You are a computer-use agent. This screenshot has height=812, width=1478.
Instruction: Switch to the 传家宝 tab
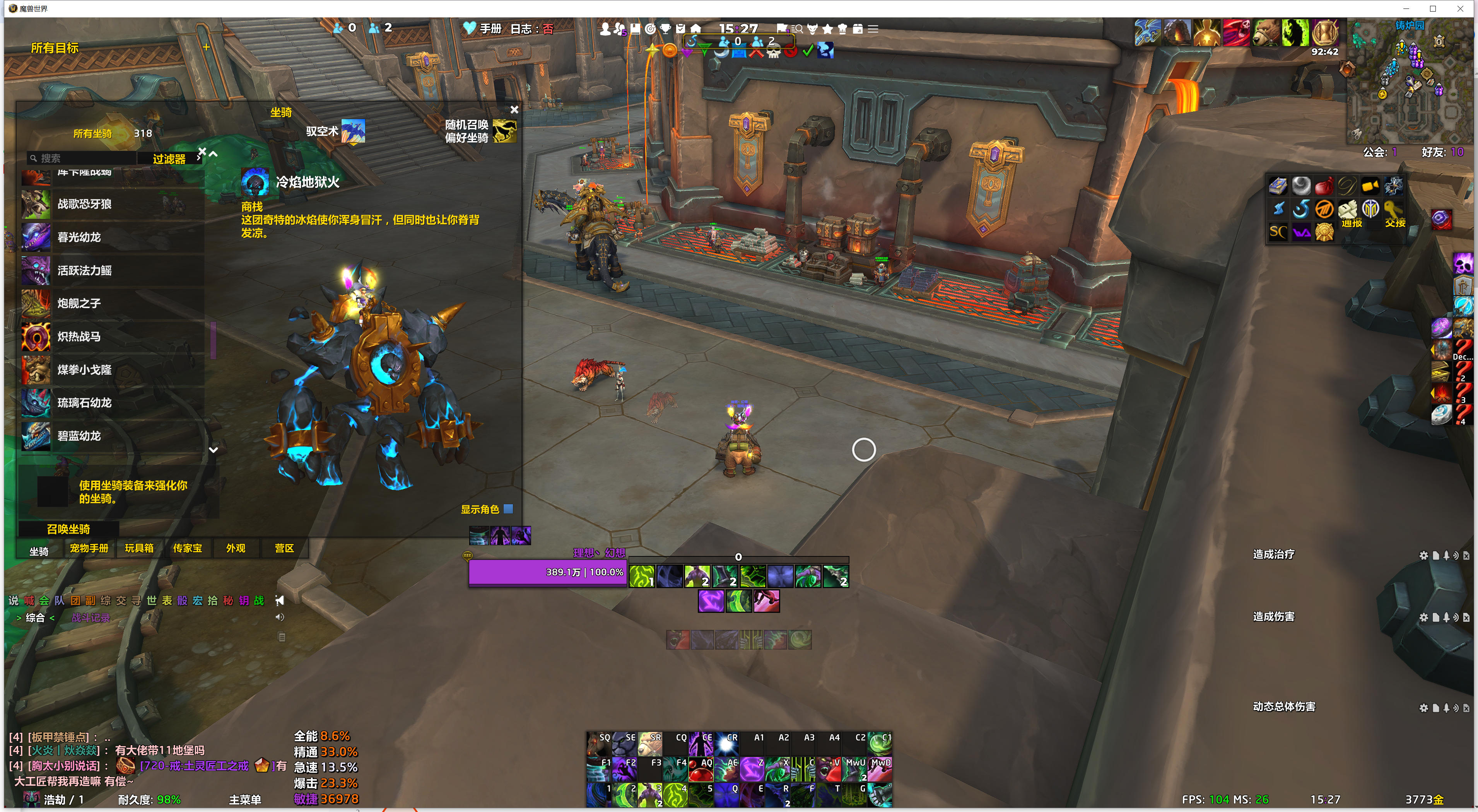click(x=187, y=548)
